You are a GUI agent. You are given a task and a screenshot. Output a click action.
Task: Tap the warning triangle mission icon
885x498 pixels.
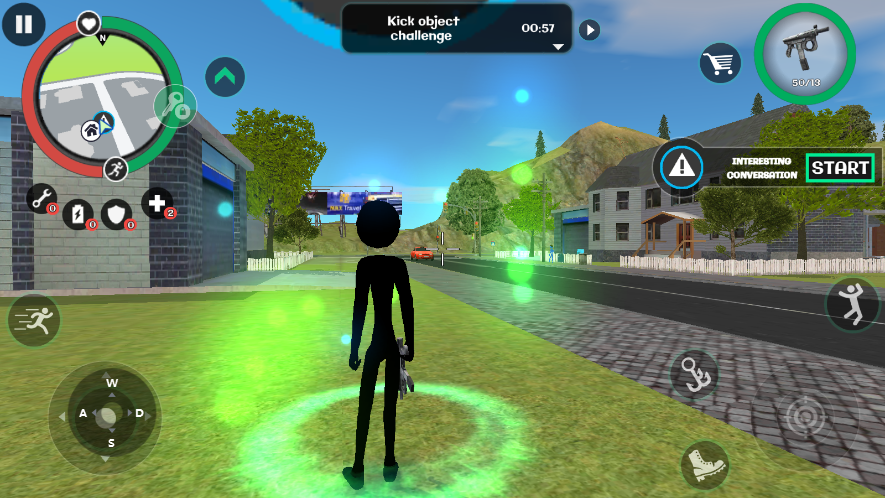(681, 166)
